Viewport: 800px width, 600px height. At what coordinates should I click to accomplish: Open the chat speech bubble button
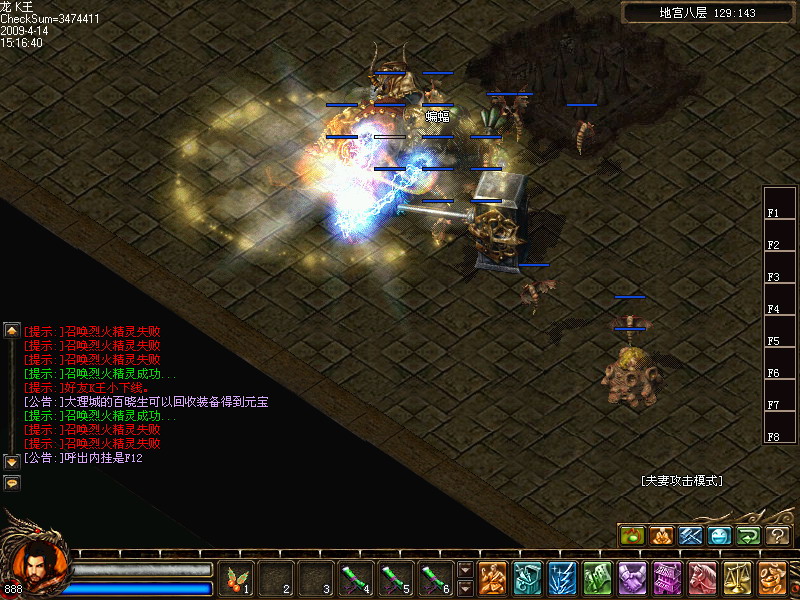point(12,482)
